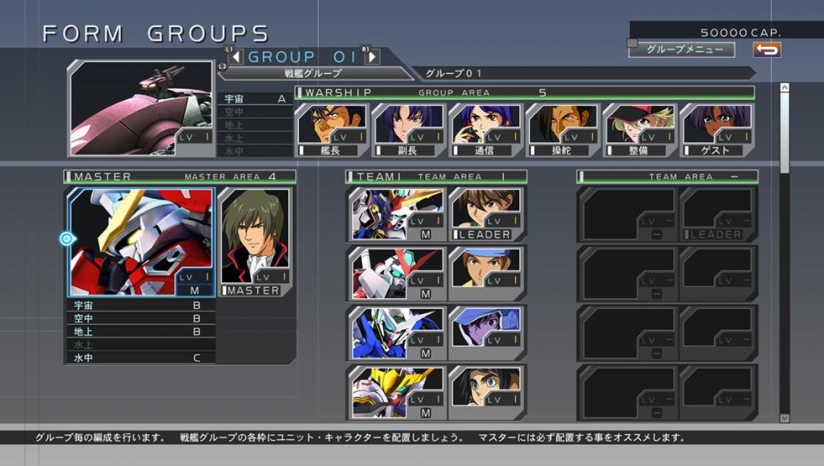Select the MASTER pilot portrait
Viewport: 824px width, 466px height.
click(255, 242)
